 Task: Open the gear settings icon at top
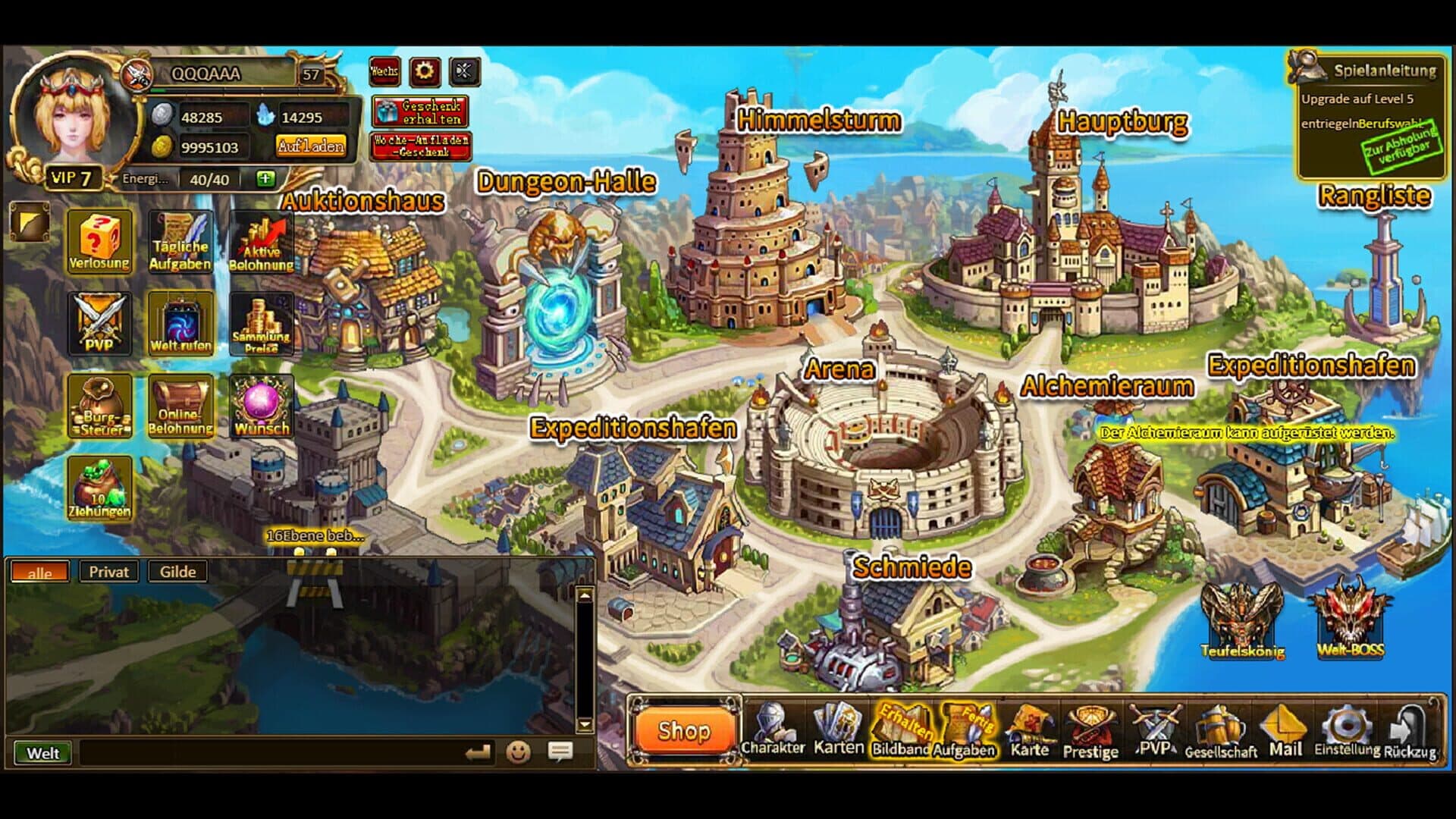point(425,72)
